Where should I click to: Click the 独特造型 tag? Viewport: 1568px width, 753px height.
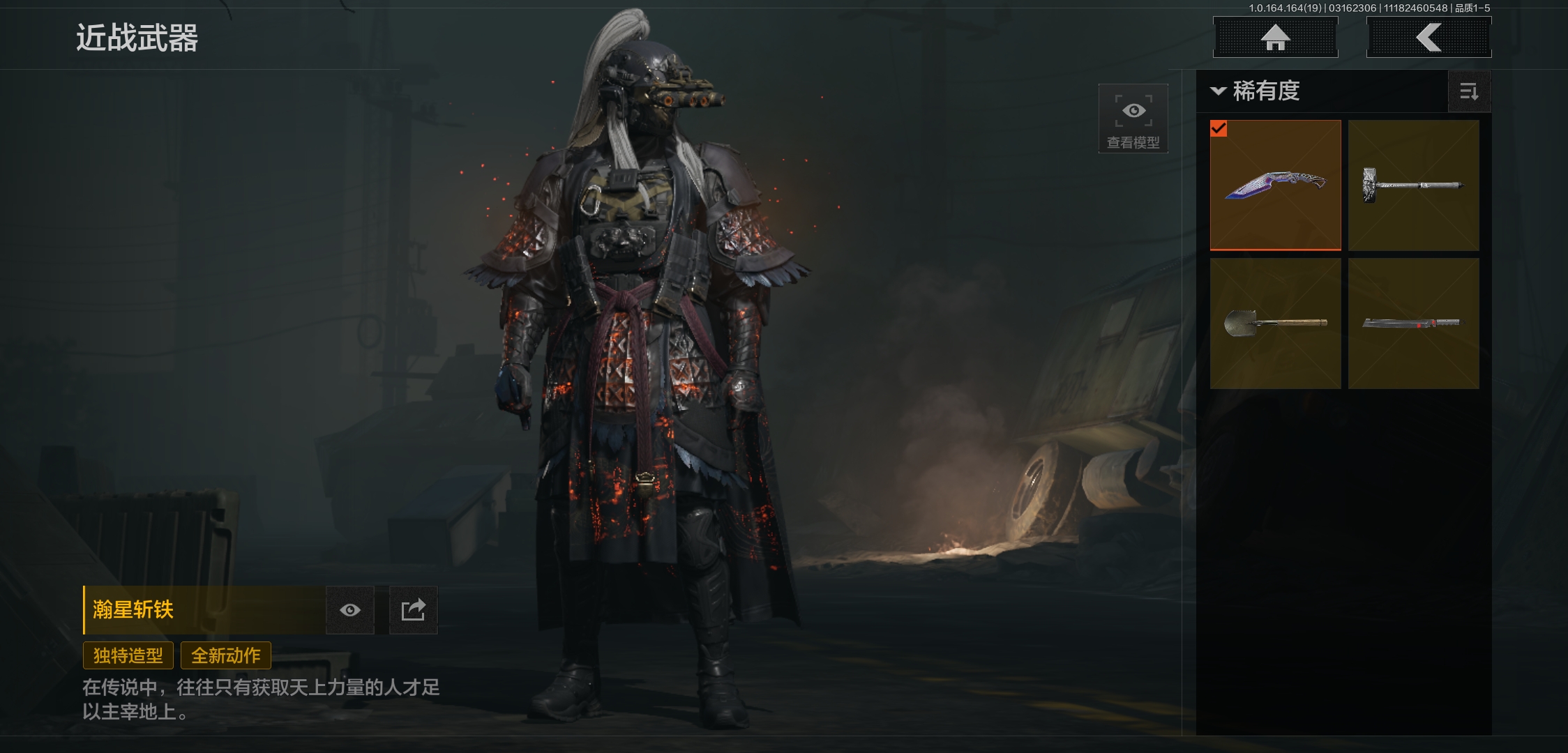pos(128,655)
